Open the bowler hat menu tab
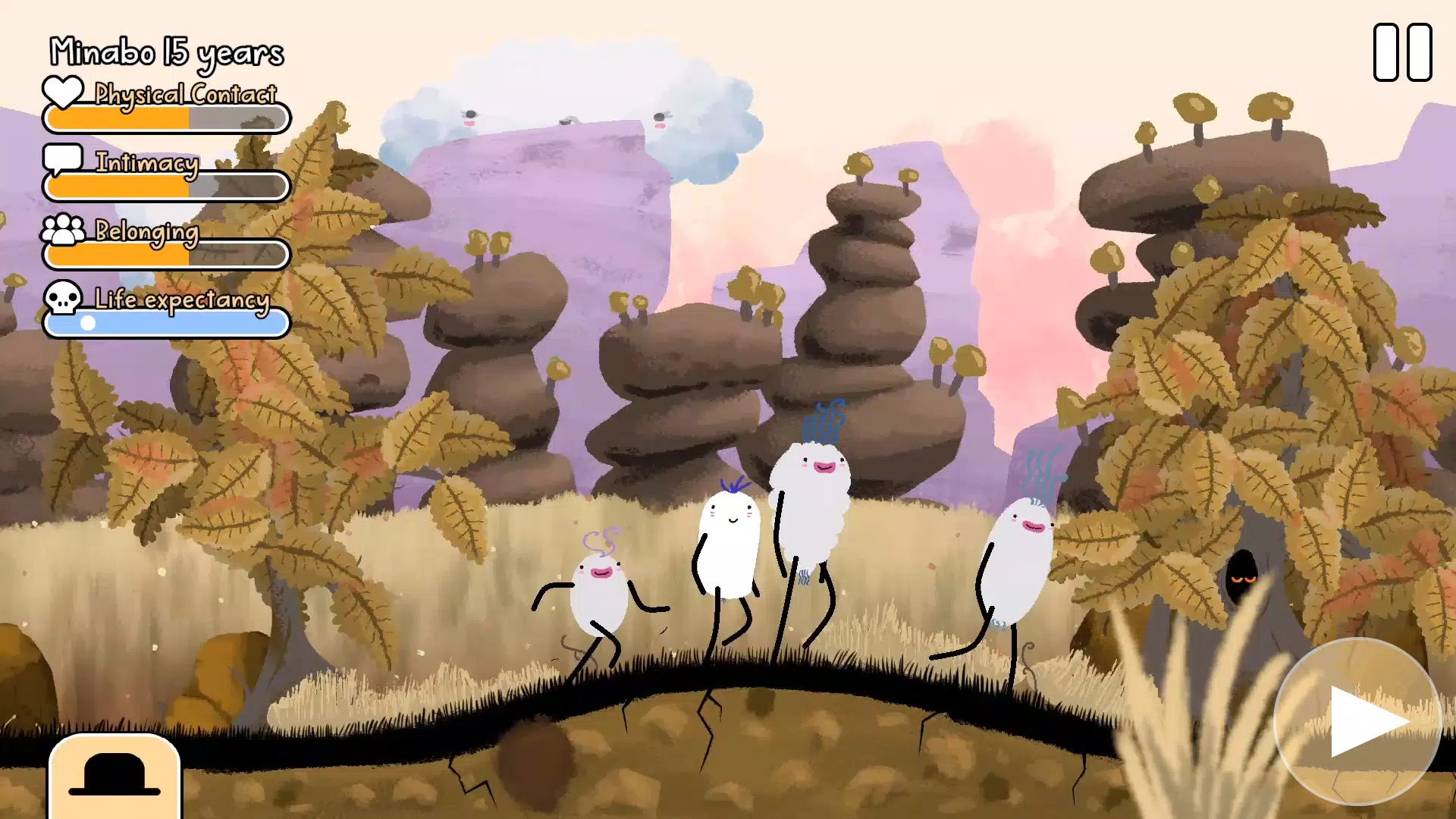The image size is (1456, 819). point(115,775)
